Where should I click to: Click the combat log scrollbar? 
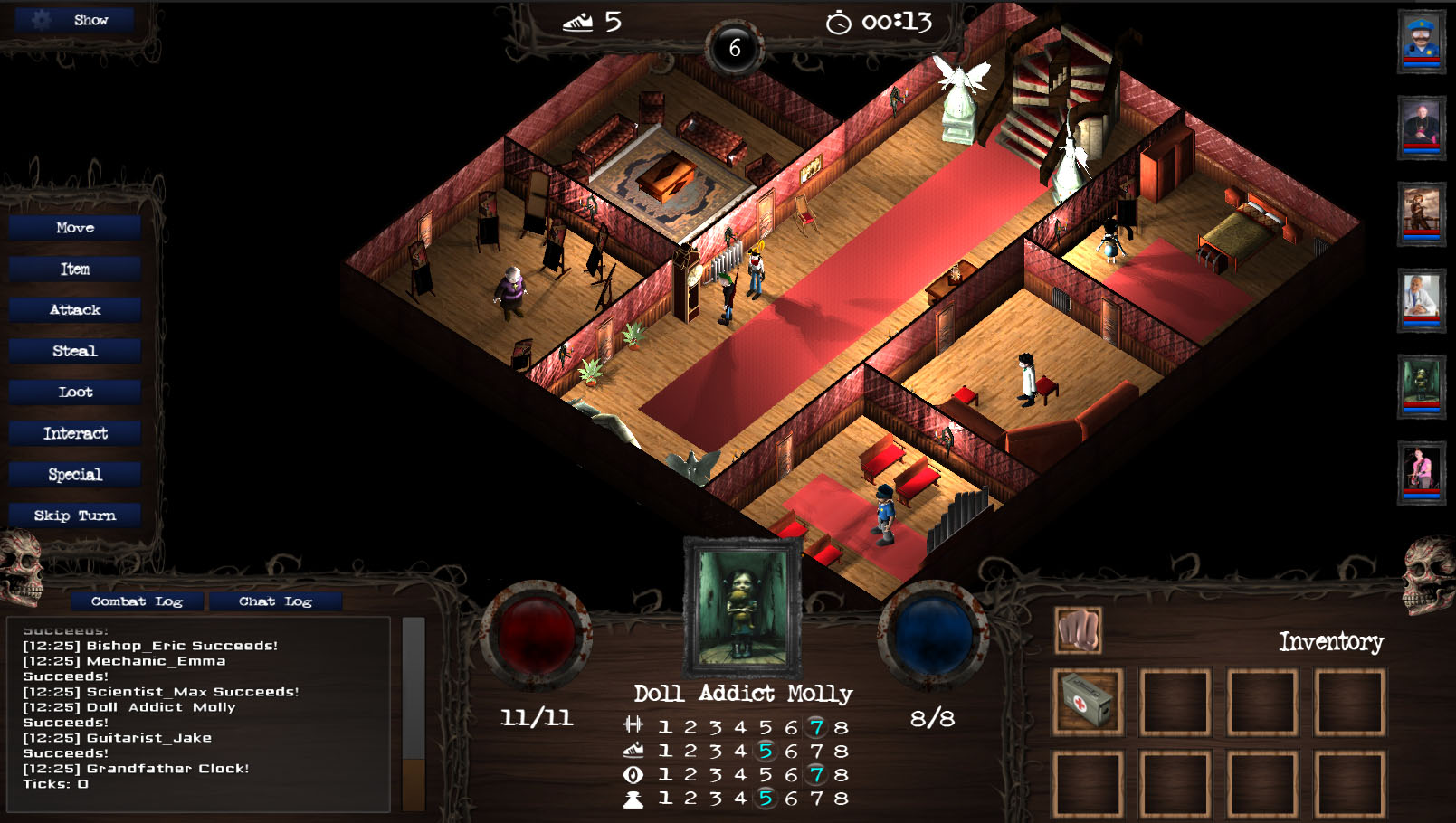tap(414, 714)
